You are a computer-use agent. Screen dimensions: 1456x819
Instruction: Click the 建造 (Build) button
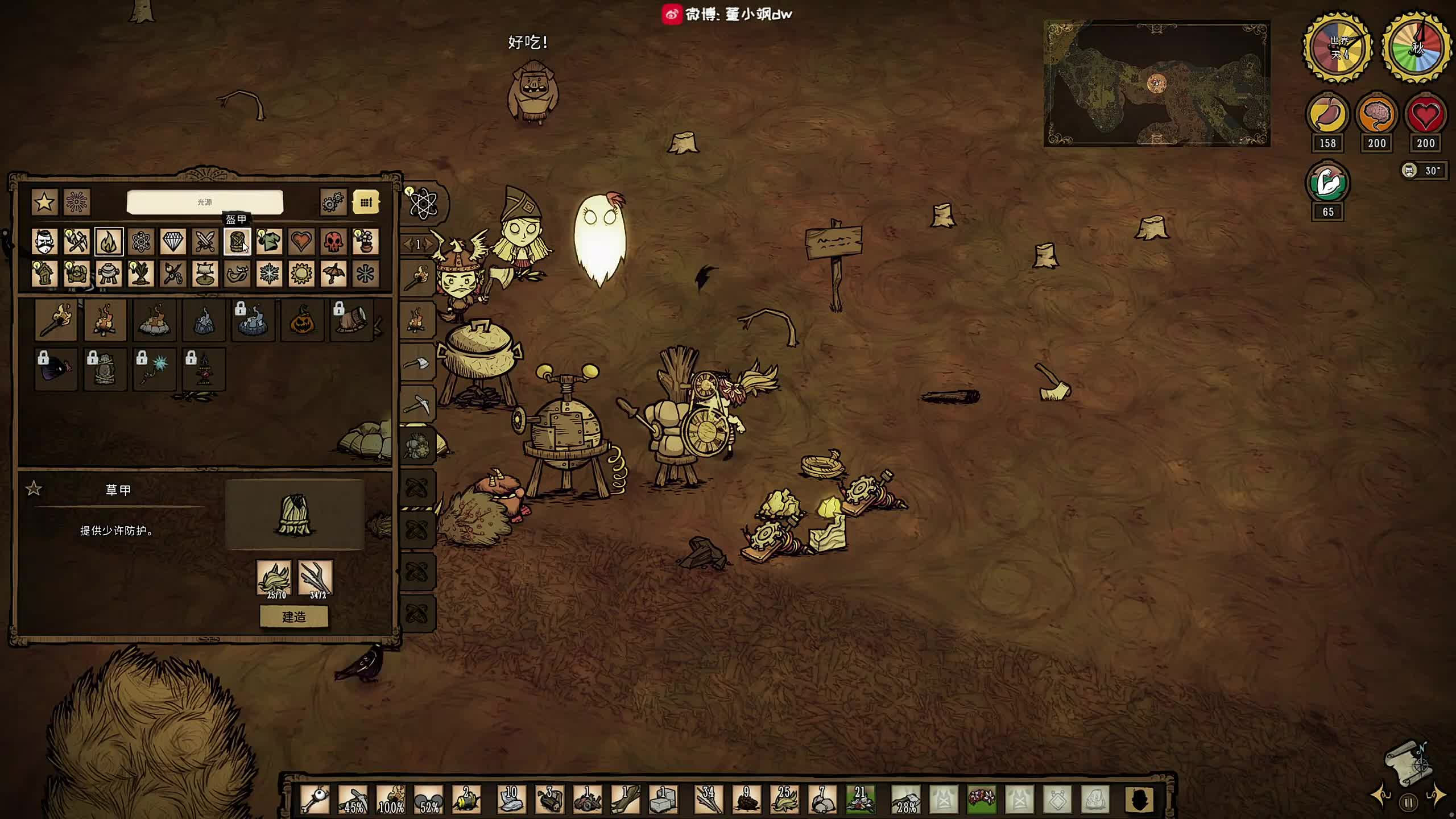coord(293,617)
